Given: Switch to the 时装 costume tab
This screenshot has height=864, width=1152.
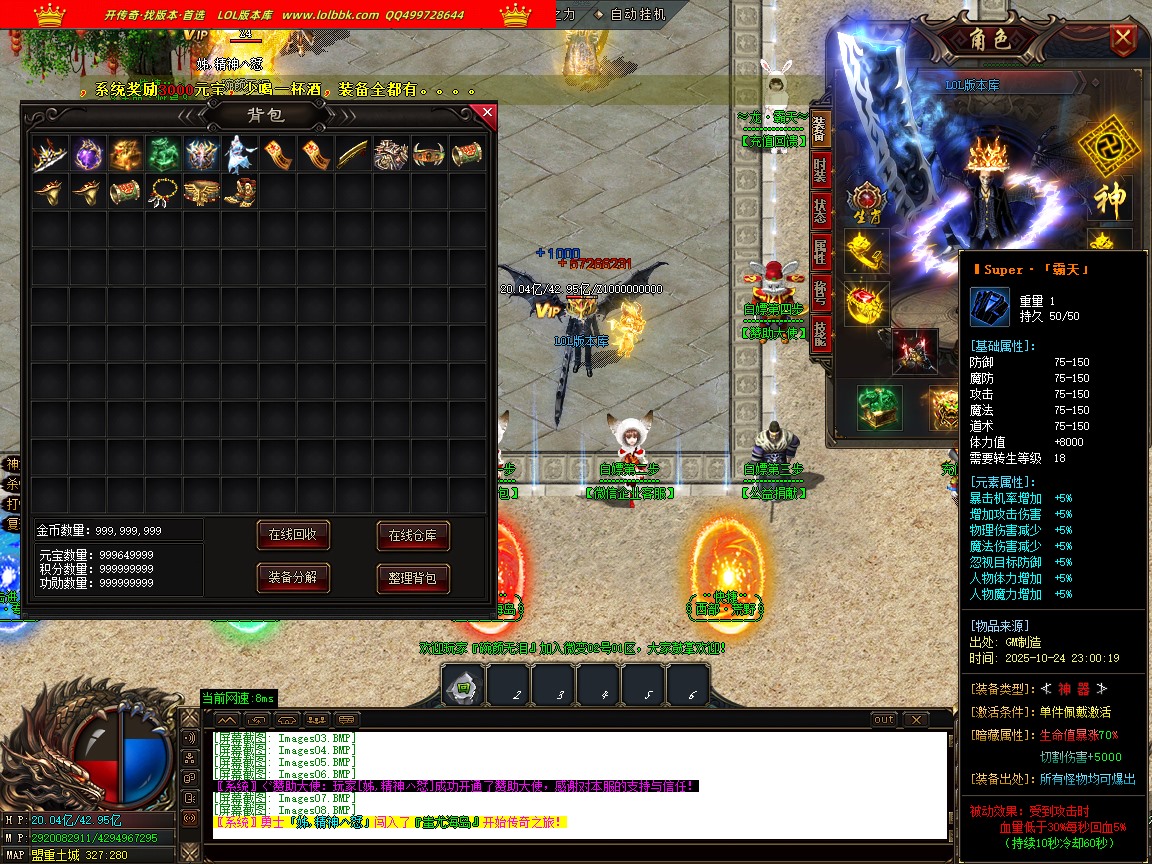Looking at the screenshot, I should point(820,169).
